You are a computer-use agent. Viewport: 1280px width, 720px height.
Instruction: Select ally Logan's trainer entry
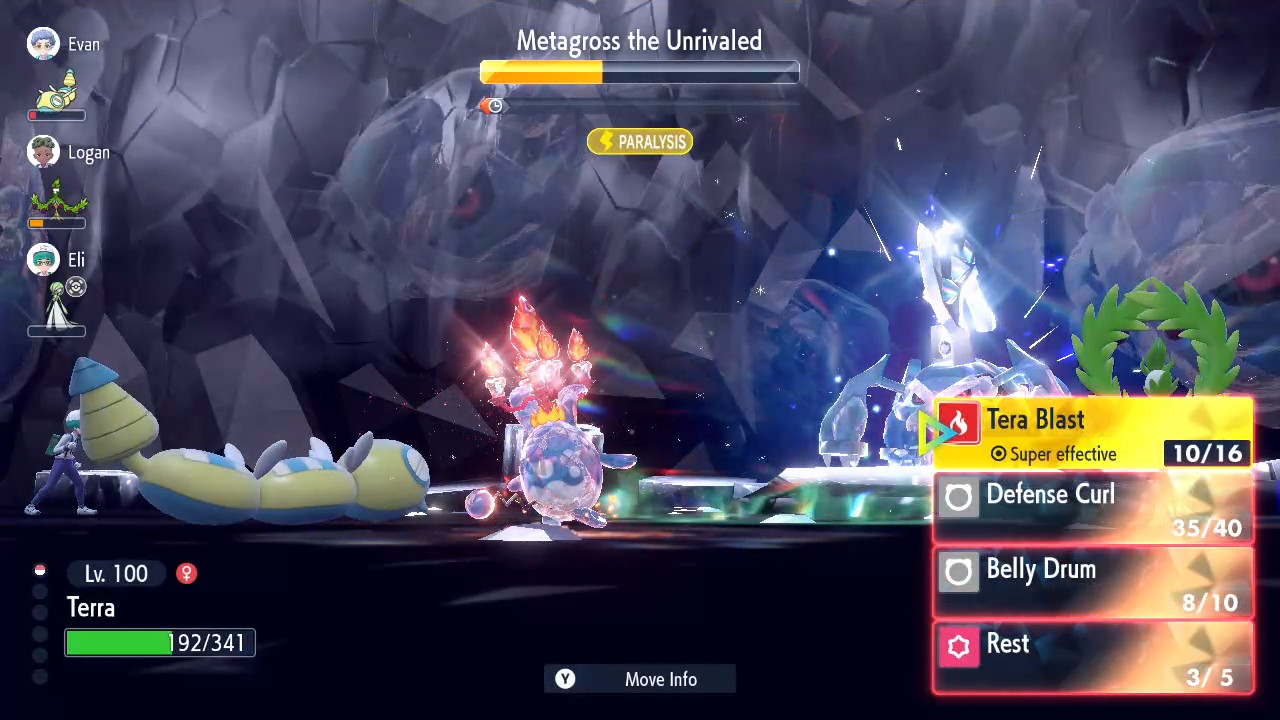[x=68, y=153]
